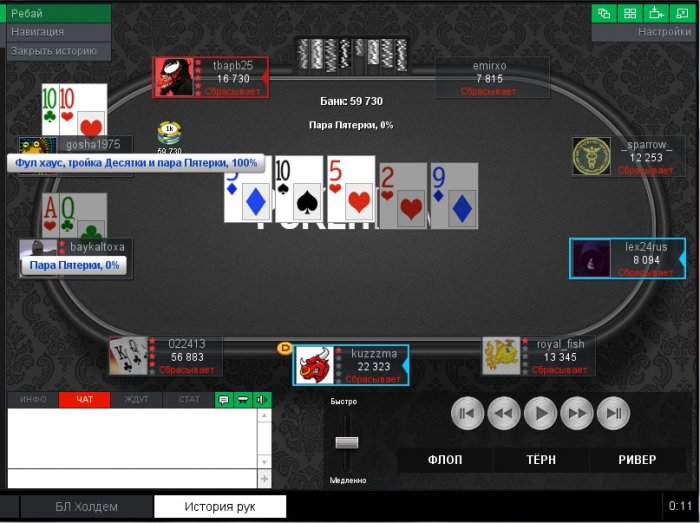Toggle the green chat bubble button
700x523 pixels.
(x=224, y=400)
